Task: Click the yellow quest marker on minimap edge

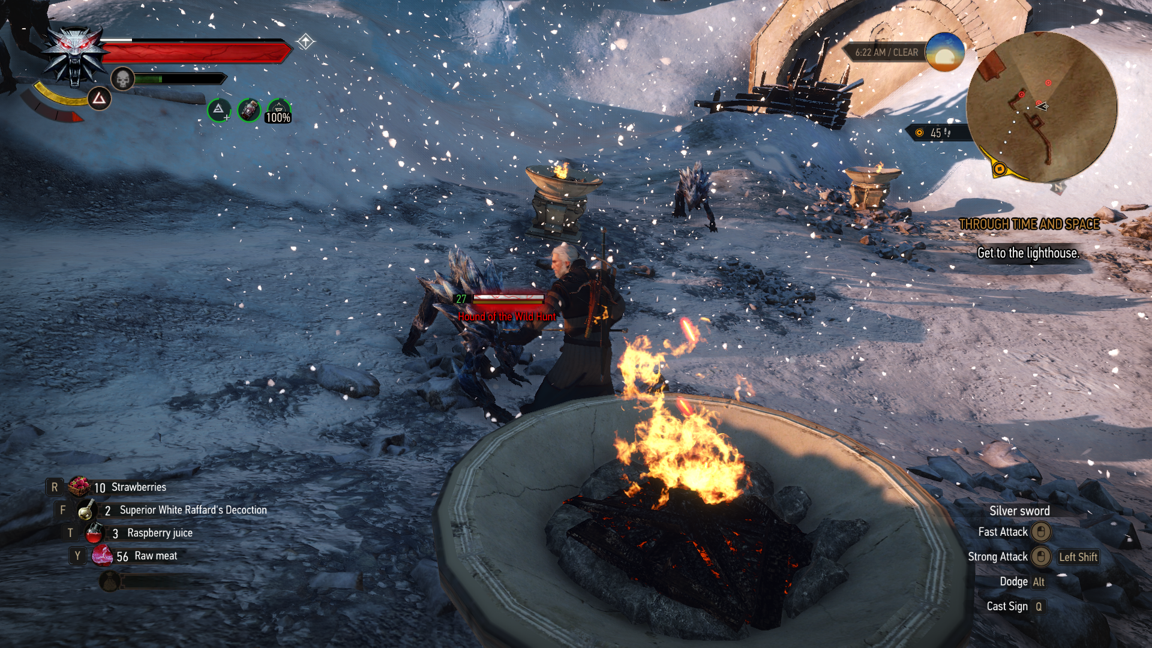Action: [x=998, y=169]
